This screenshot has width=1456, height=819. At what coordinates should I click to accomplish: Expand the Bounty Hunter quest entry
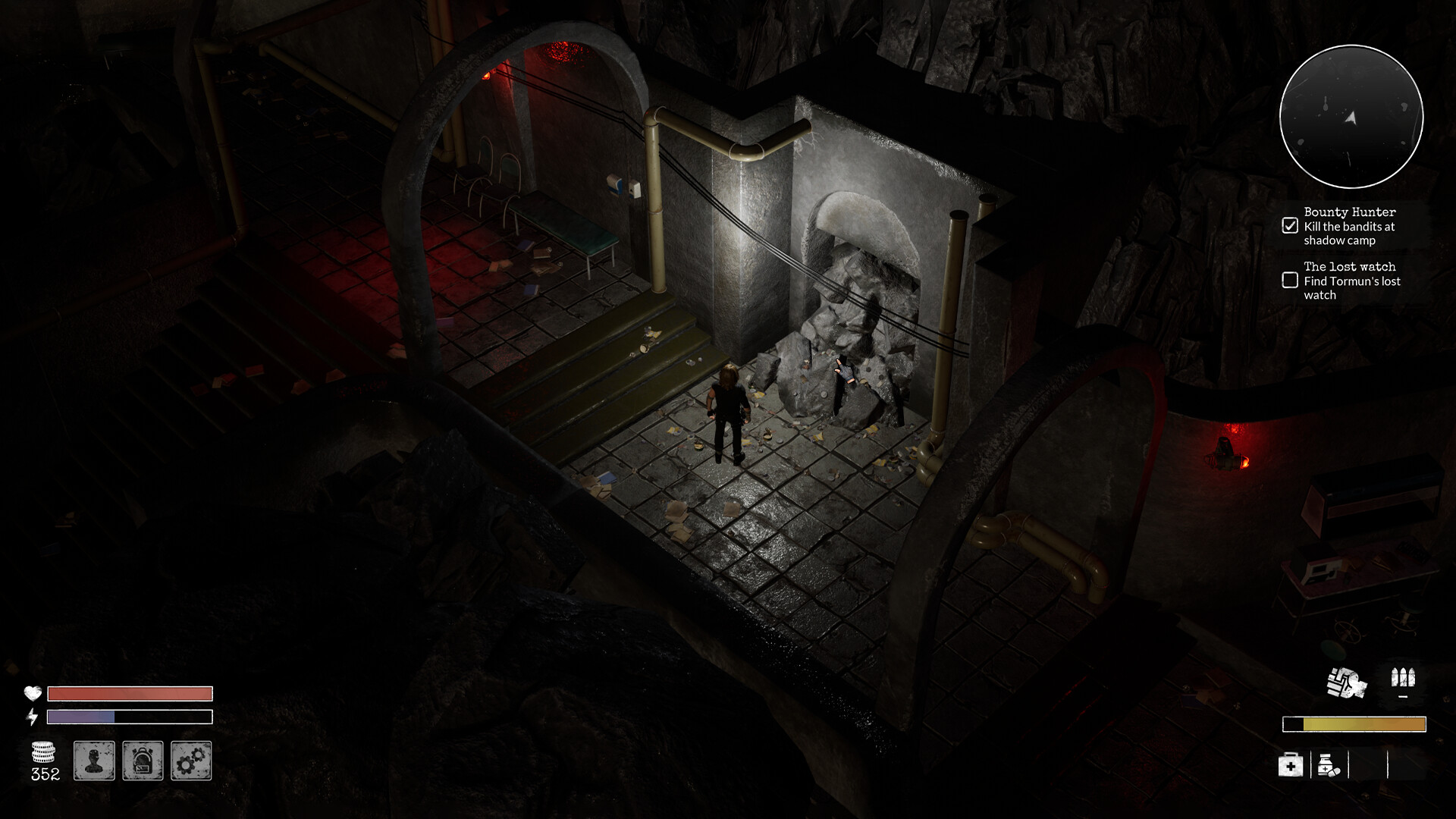click(x=1350, y=213)
